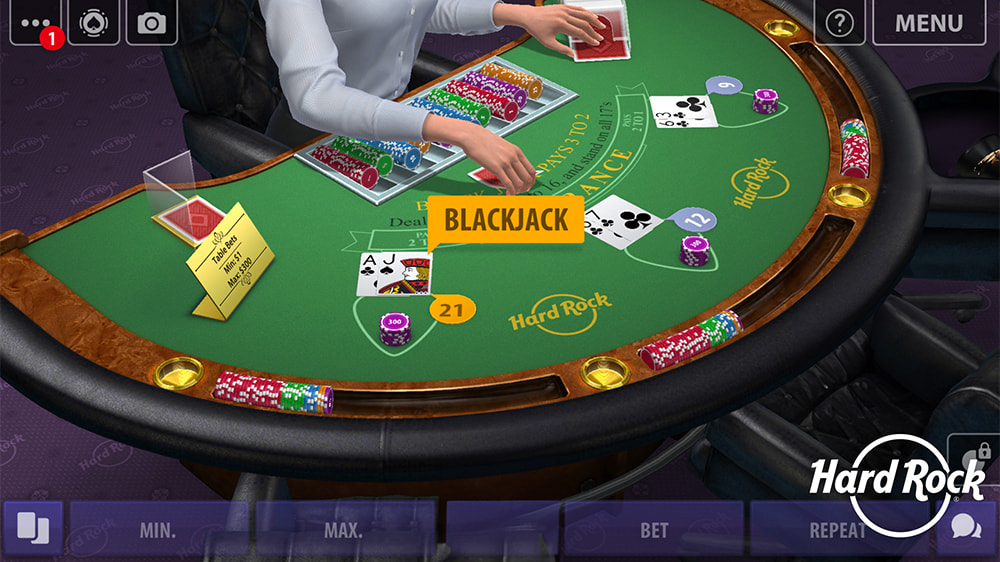Click the spade chip icon button

94,22
